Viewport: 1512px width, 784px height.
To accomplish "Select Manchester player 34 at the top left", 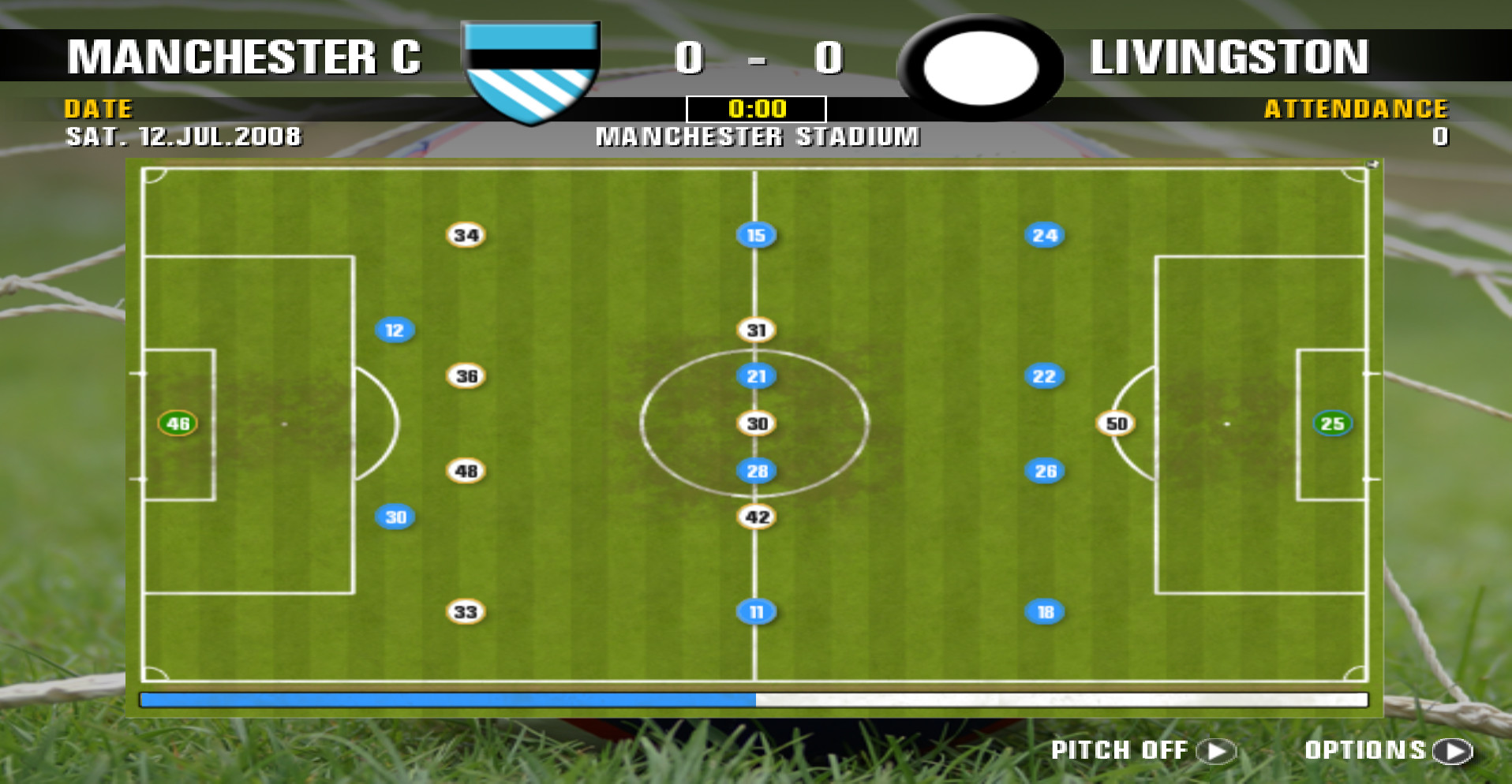I will pyautogui.click(x=467, y=234).
